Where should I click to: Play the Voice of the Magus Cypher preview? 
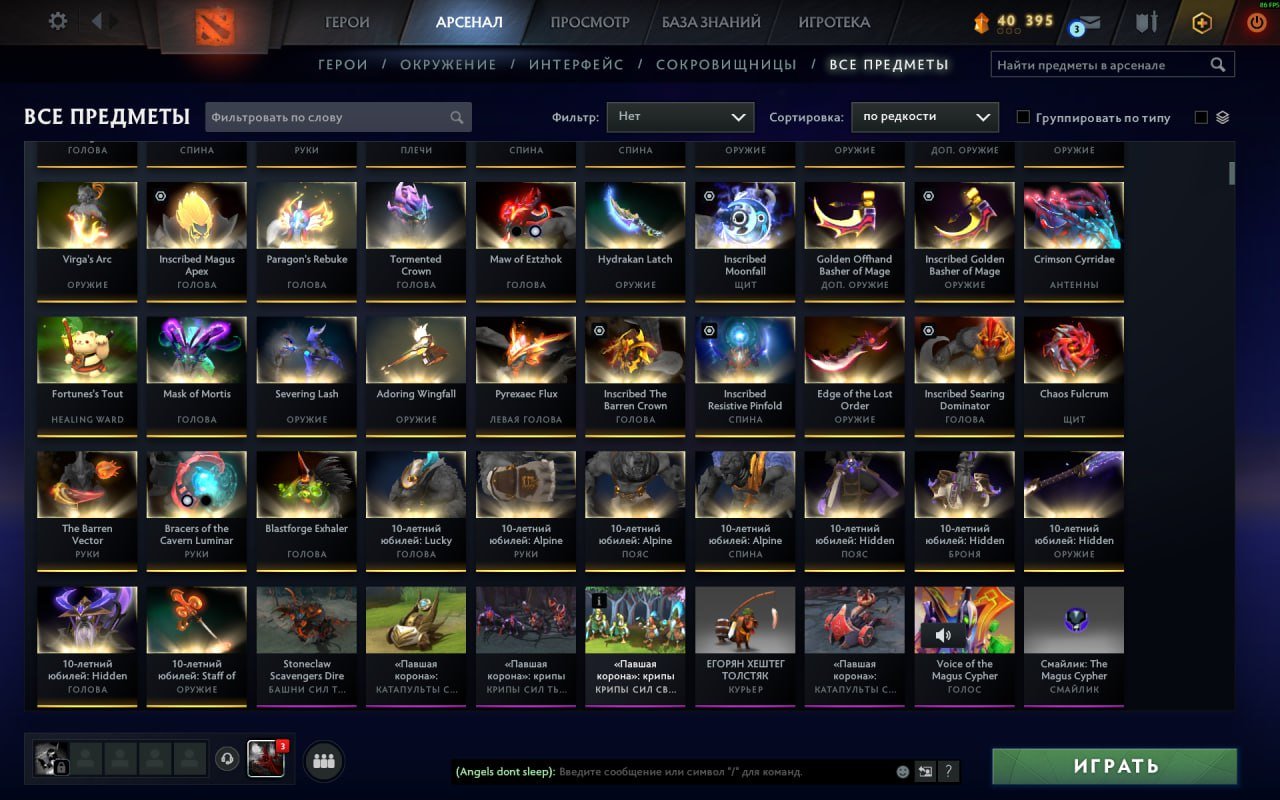(941, 634)
